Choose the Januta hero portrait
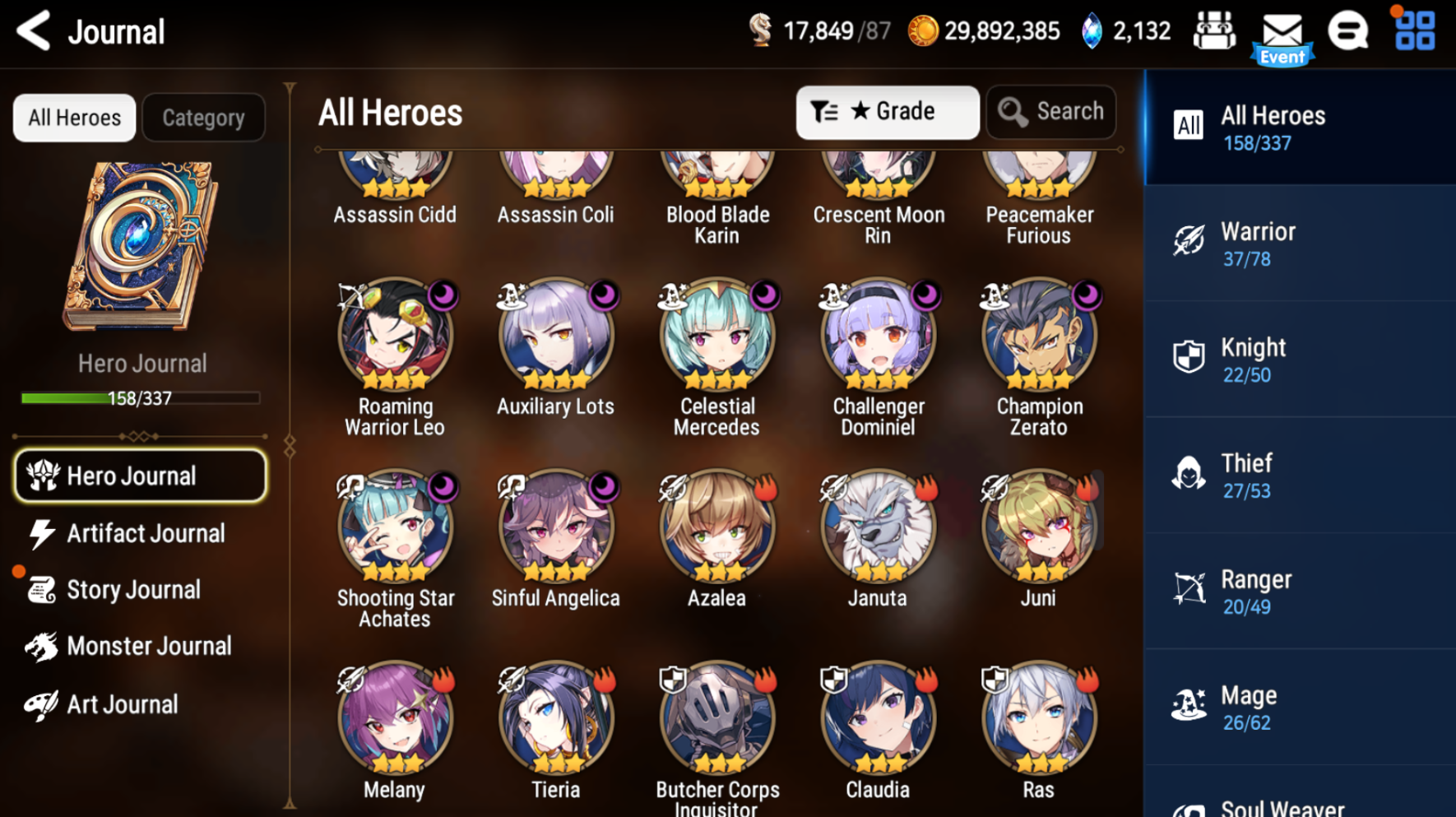 click(x=878, y=527)
